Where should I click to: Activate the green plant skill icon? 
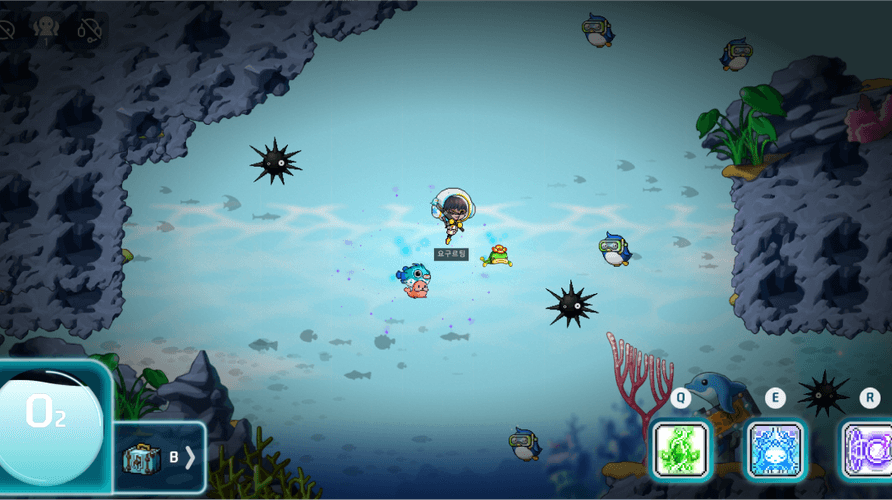click(x=681, y=449)
